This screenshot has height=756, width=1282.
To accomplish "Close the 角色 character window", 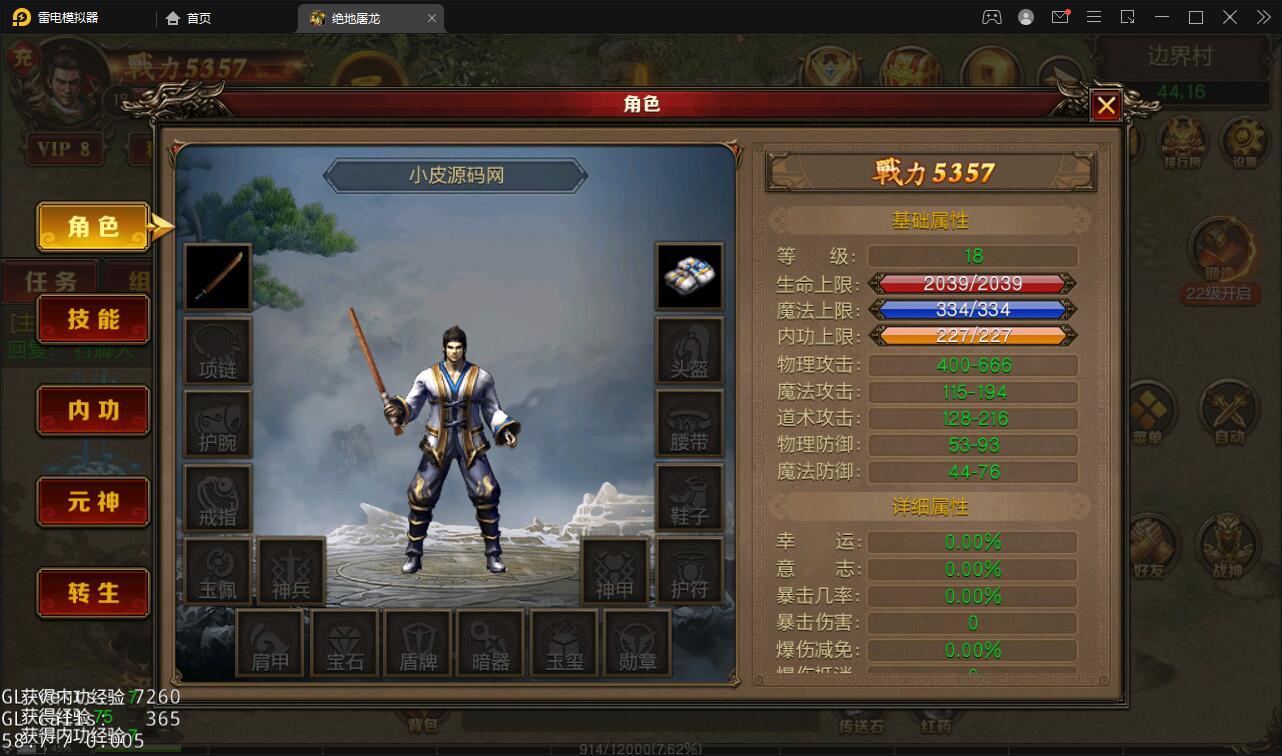I will click(1104, 105).
